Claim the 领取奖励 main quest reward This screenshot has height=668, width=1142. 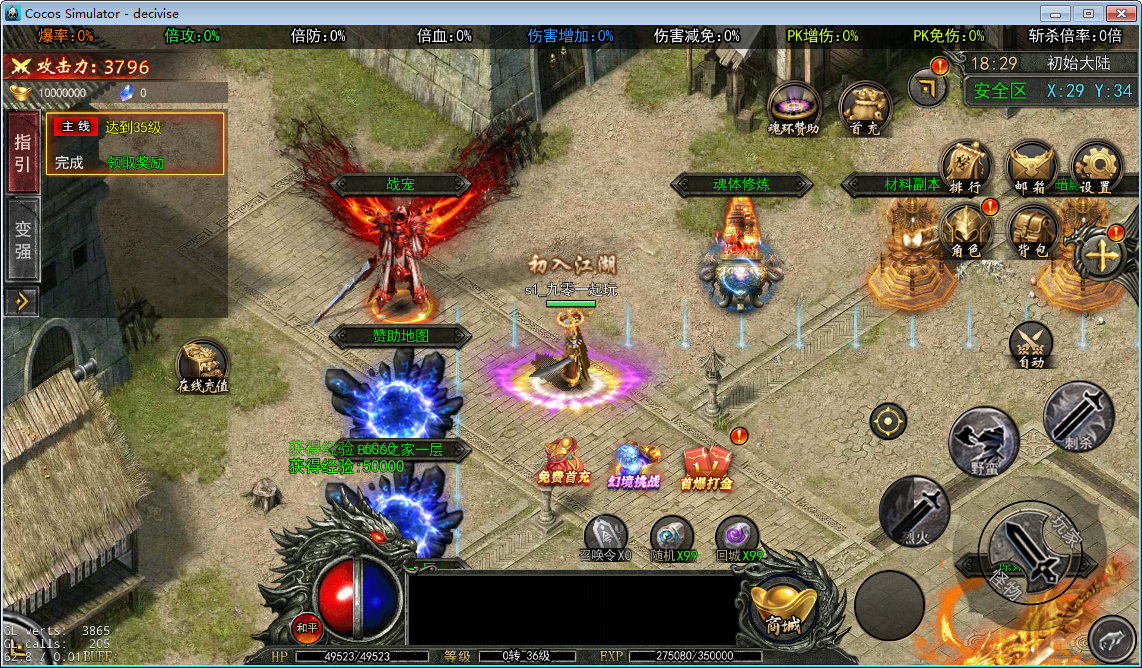(136, 162)
